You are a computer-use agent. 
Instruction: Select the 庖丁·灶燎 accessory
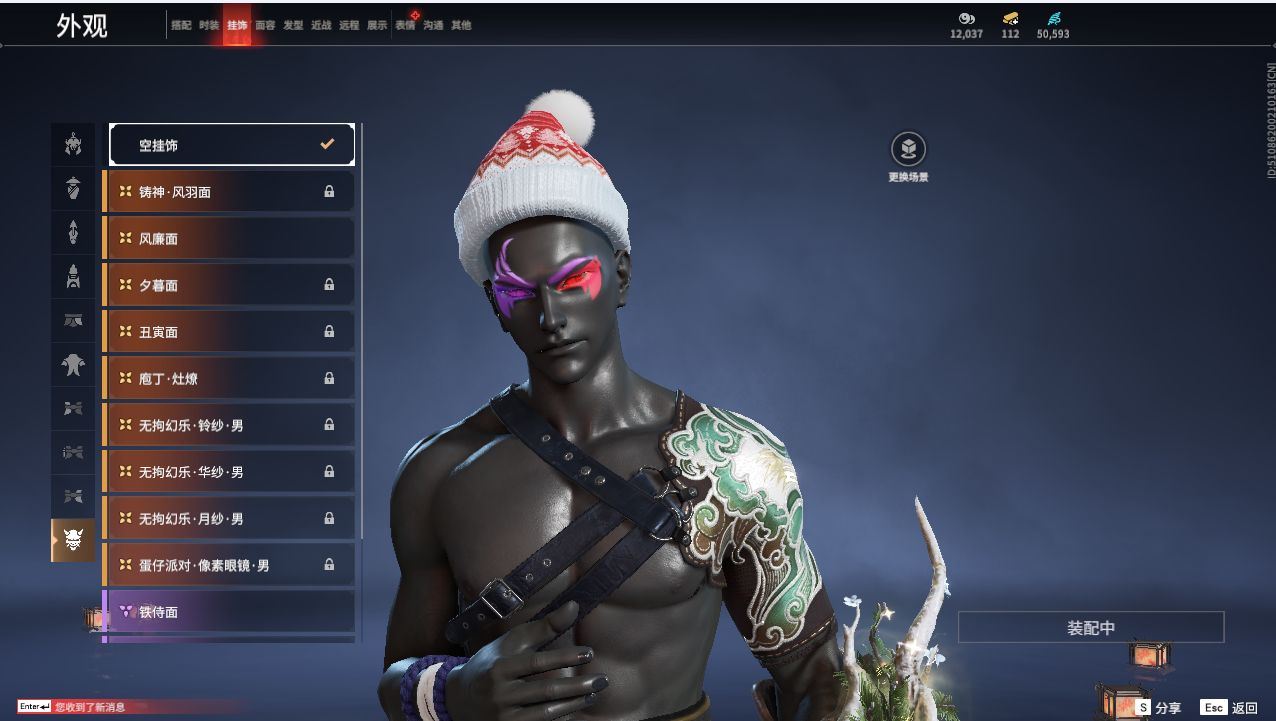[x=229, y=379]
